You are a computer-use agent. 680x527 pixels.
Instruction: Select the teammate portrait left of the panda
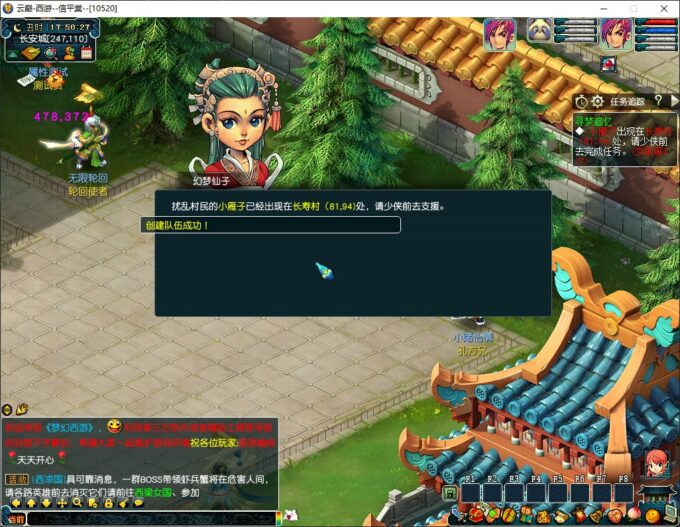(499, 34)
